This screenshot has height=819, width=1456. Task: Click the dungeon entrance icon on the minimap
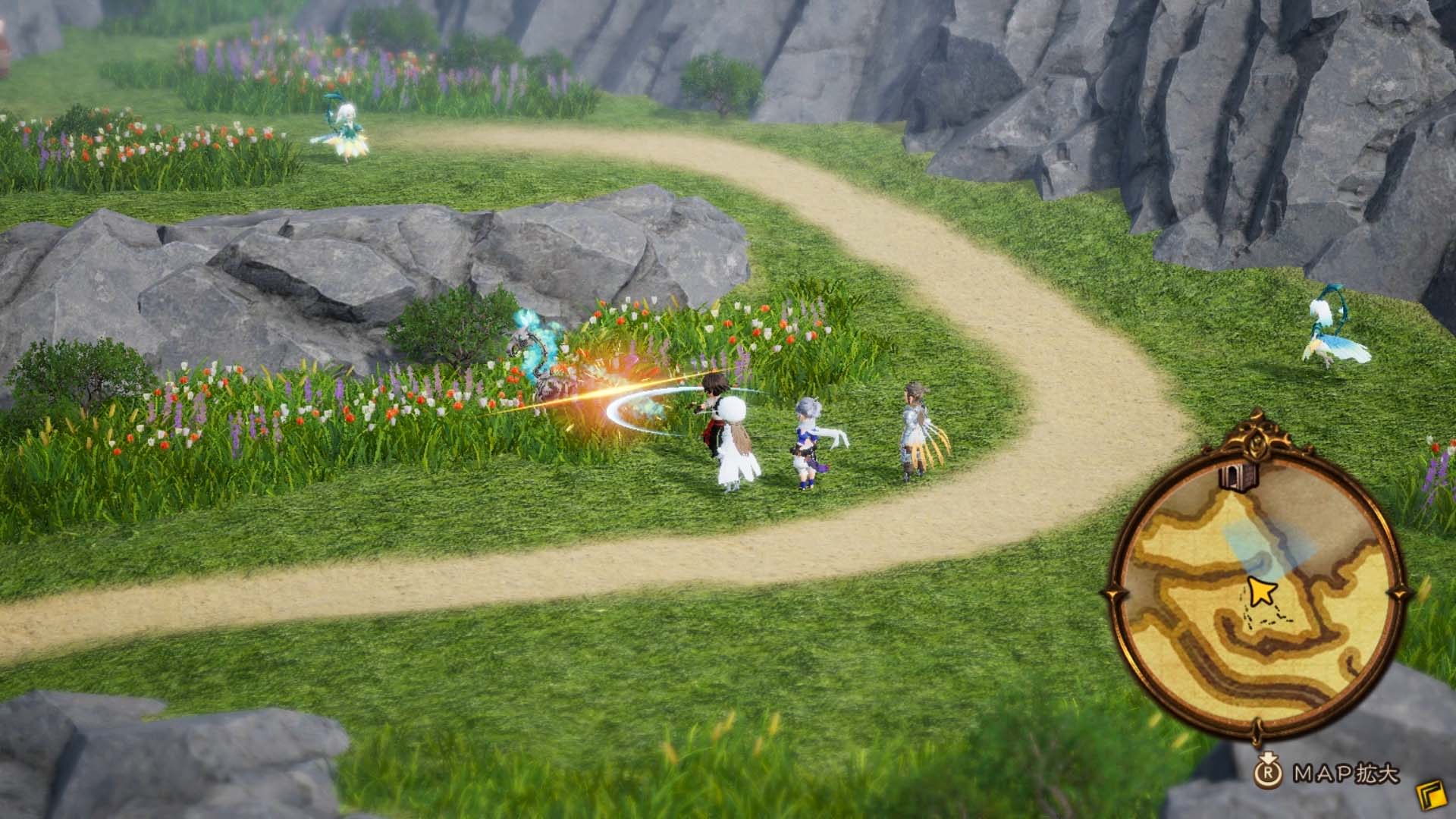point(1238,477)
